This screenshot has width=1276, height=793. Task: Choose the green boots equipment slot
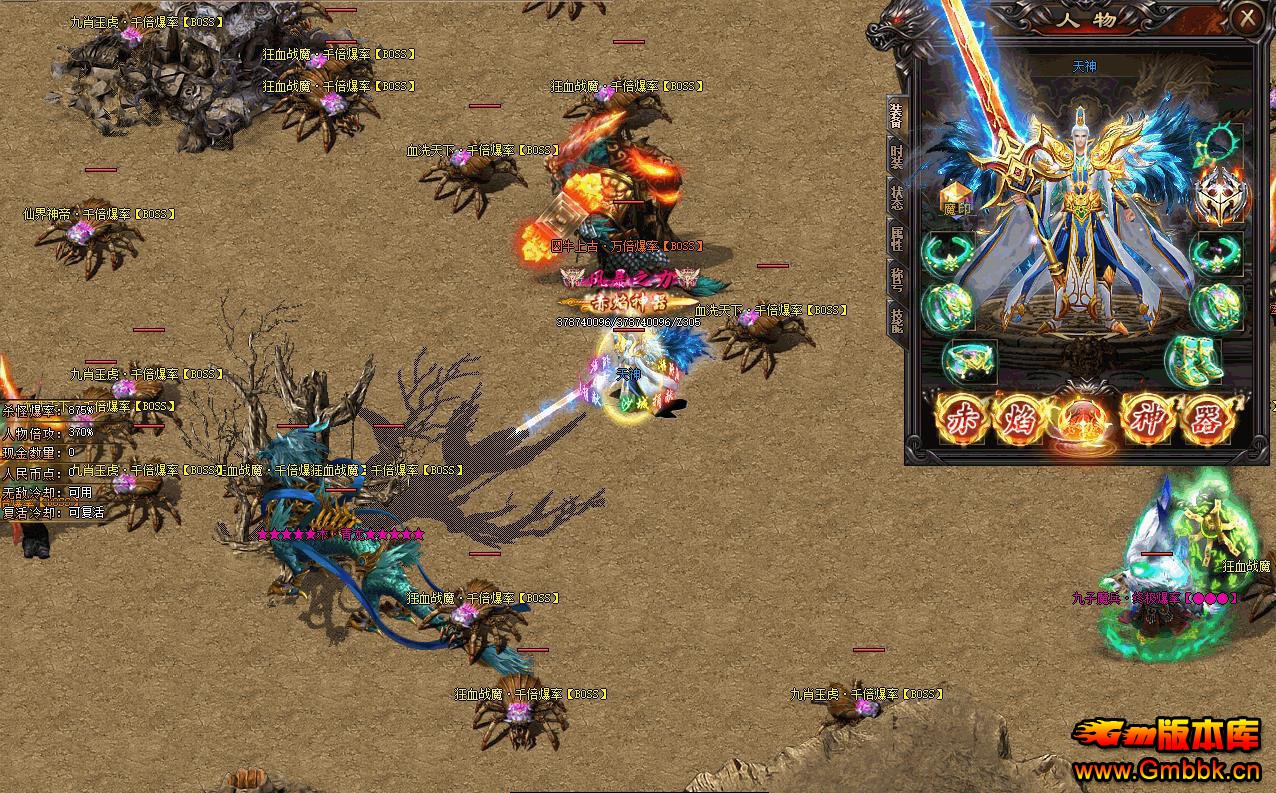[x=1195, y=360]
